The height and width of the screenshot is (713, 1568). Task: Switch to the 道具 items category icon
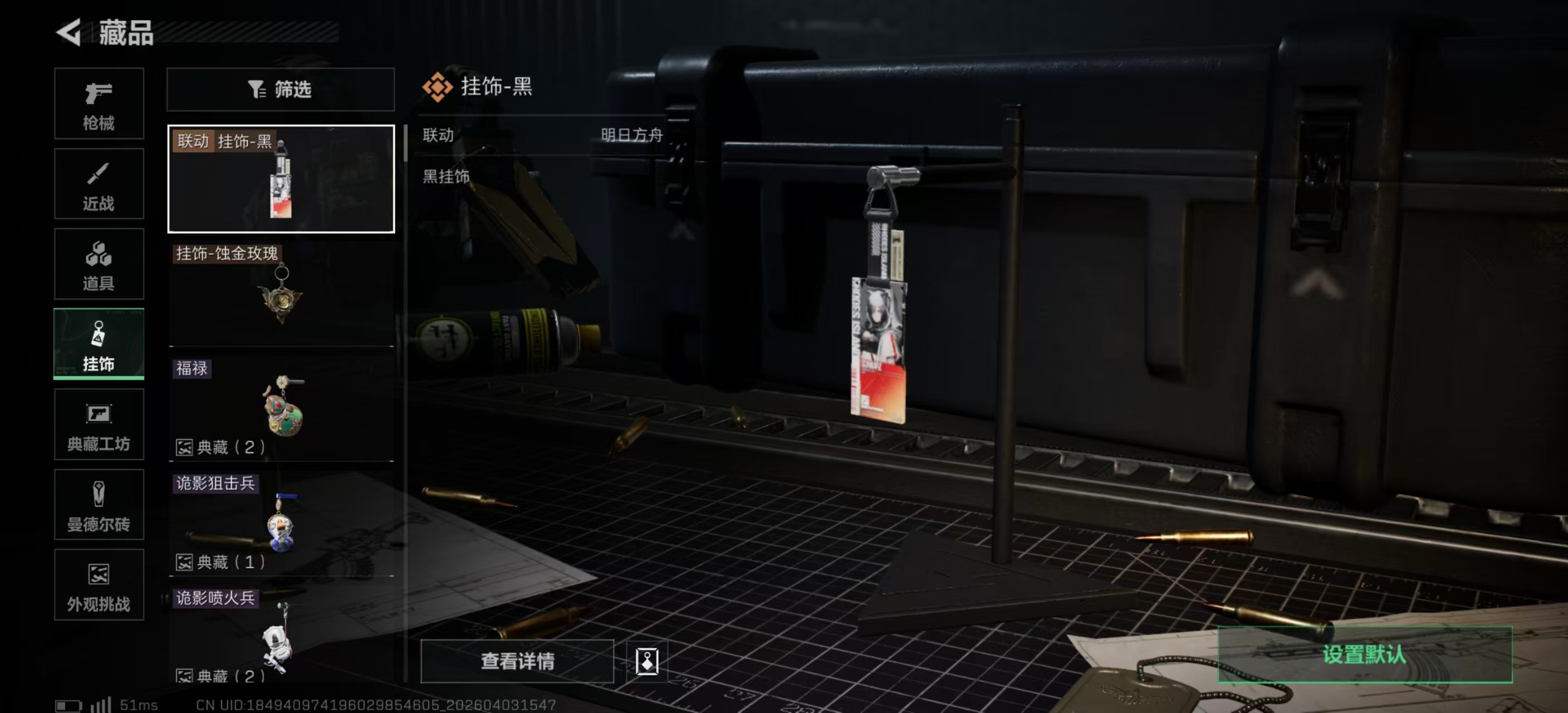pos(99,264)
